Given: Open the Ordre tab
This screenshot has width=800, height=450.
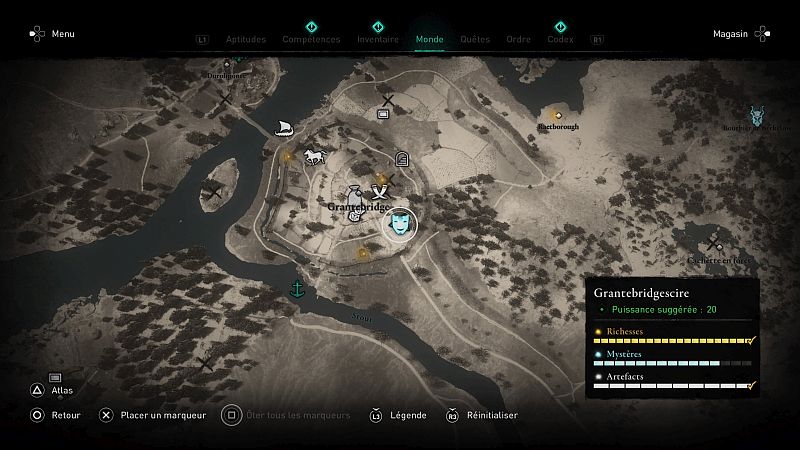Looking at the screenshot, I should (518, 40).
